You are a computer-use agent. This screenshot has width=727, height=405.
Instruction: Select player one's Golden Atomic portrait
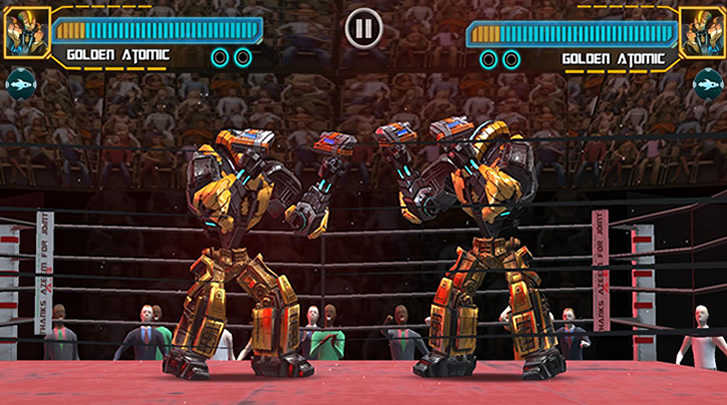pos(21,33)
